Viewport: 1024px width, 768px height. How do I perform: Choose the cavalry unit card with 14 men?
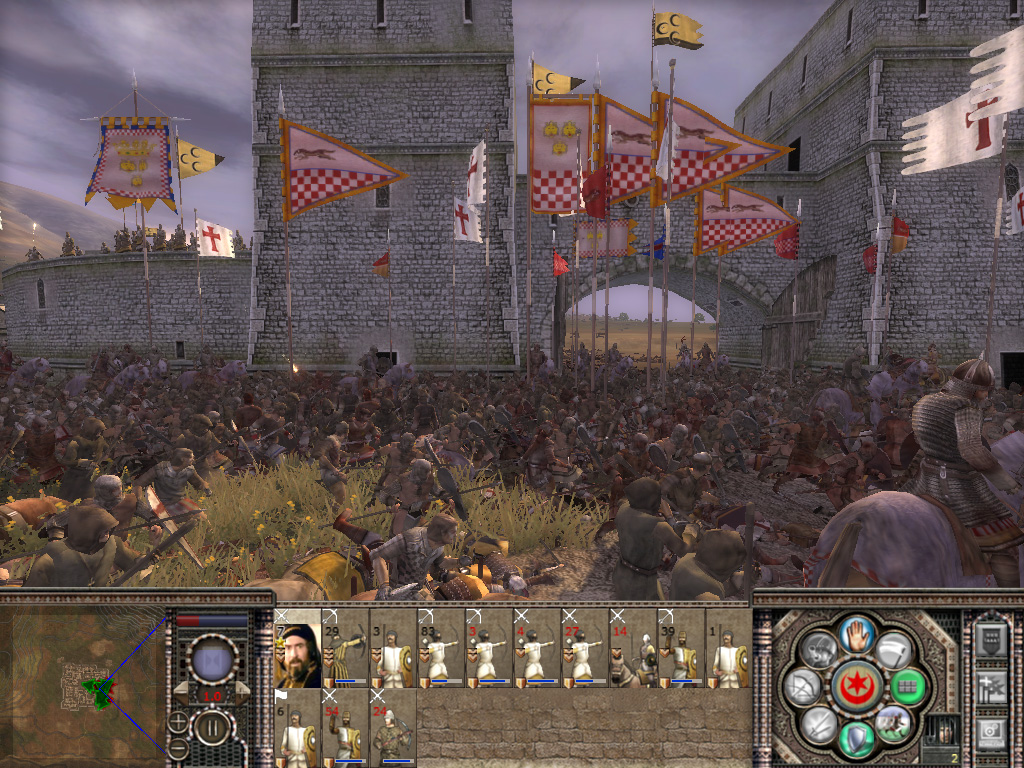(634, 648)
